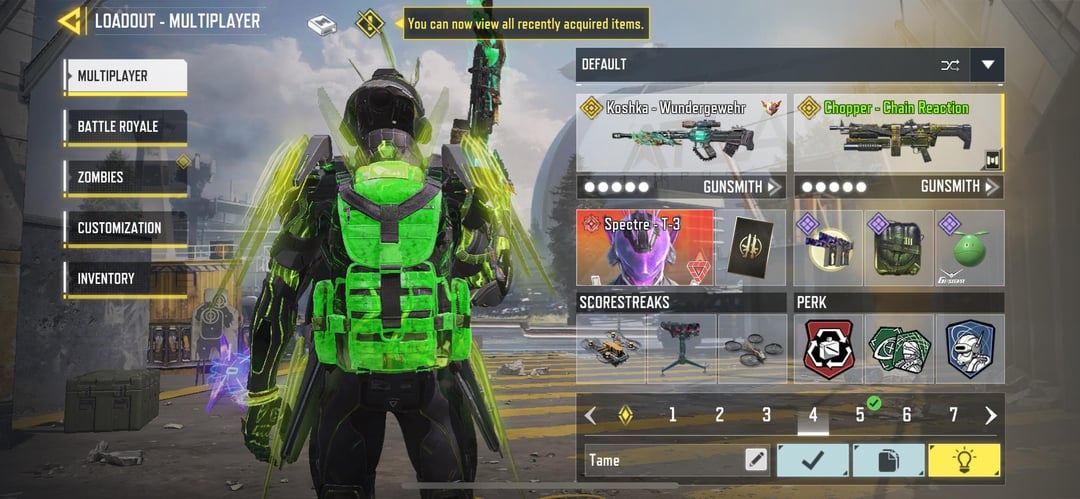Open the Customization tab
This screenshot has height=499, width=1080.
click(x=126, y=228)
